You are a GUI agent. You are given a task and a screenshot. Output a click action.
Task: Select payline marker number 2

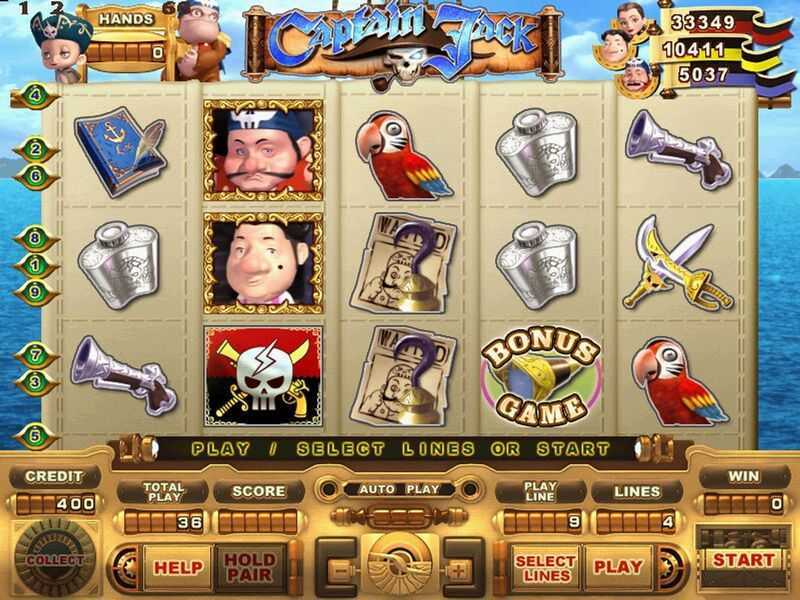[x=36, y=150]
